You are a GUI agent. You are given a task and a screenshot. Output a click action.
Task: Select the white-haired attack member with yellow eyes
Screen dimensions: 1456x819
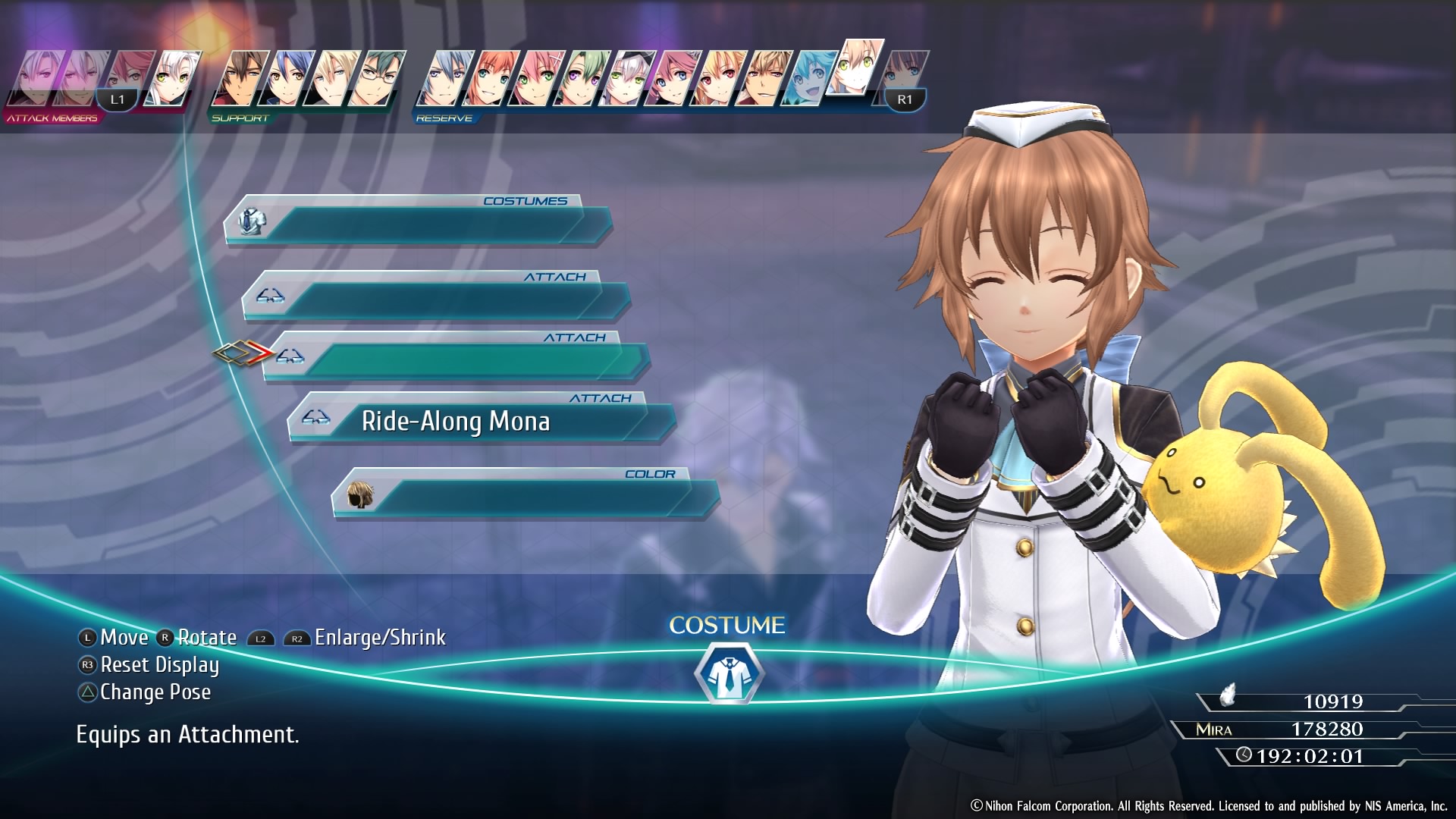click(173, 78)
